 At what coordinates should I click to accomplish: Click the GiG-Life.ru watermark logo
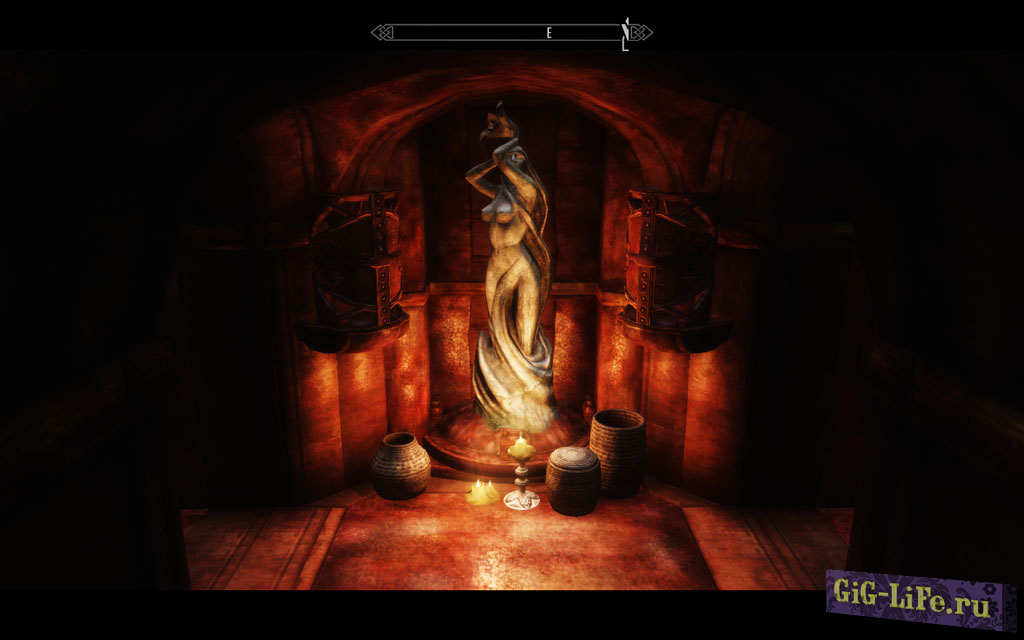[913, 599]
